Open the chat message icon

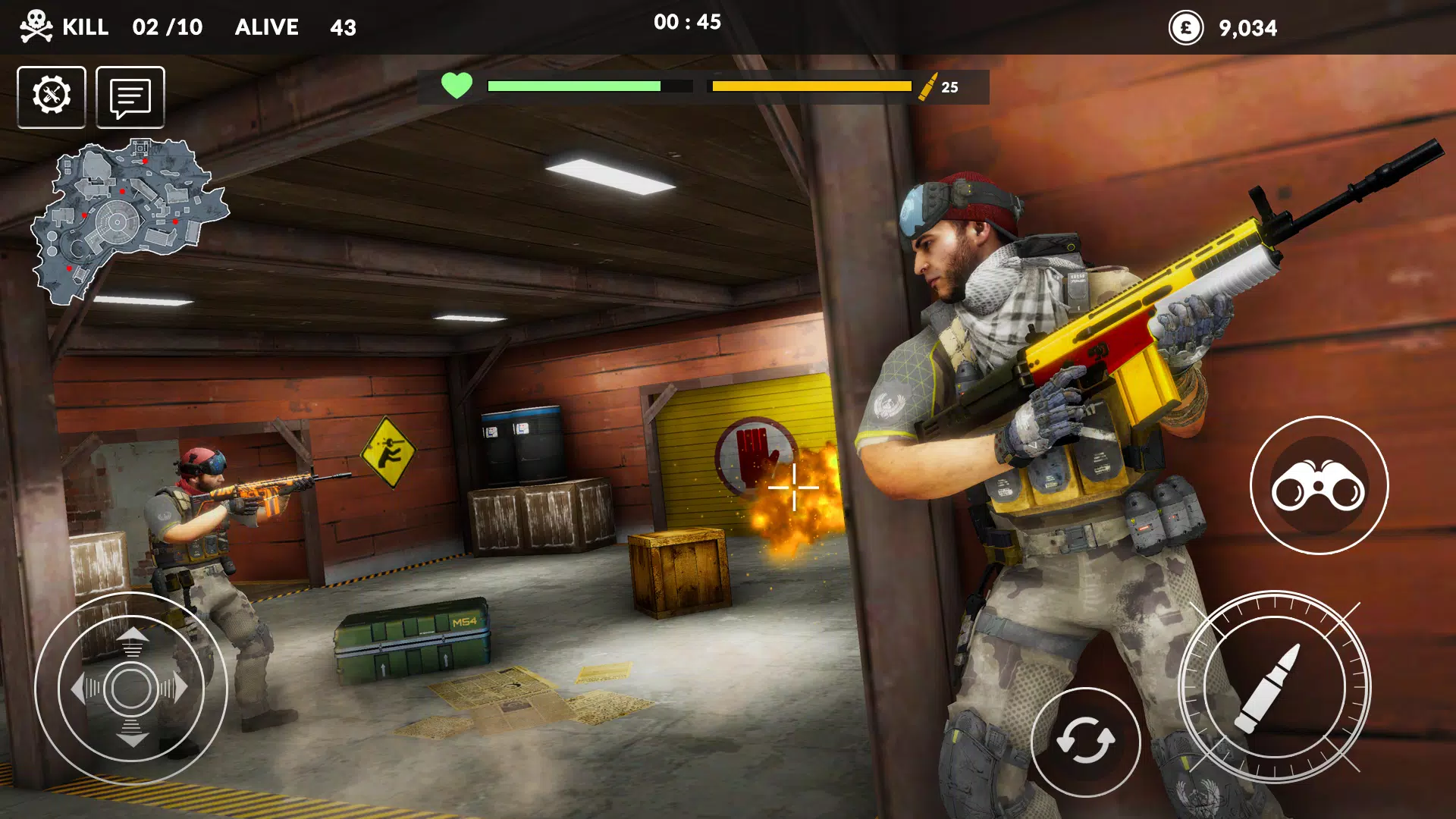tap(130, 96)
